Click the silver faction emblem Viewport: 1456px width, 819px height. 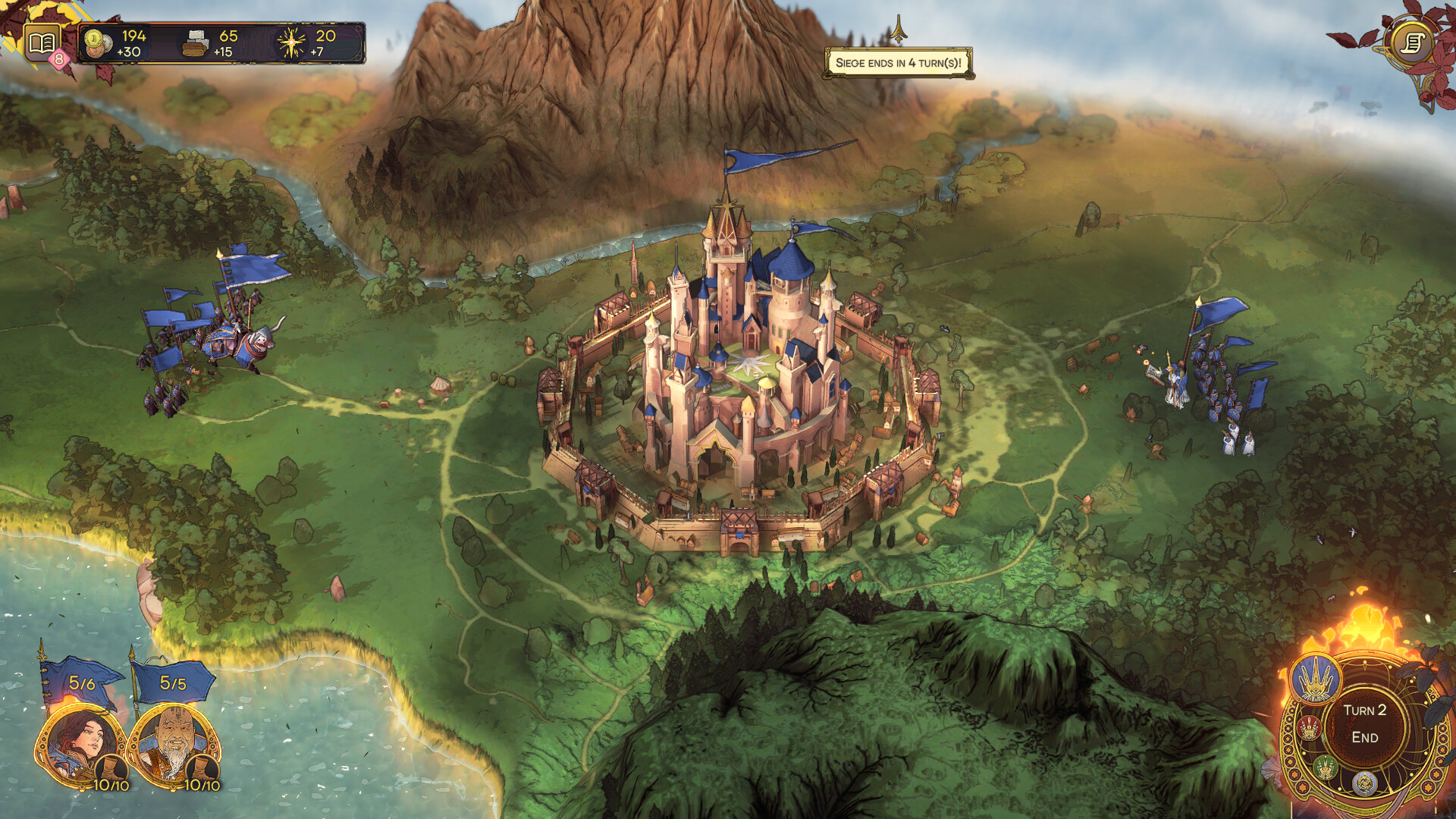tap(1364, 783)
